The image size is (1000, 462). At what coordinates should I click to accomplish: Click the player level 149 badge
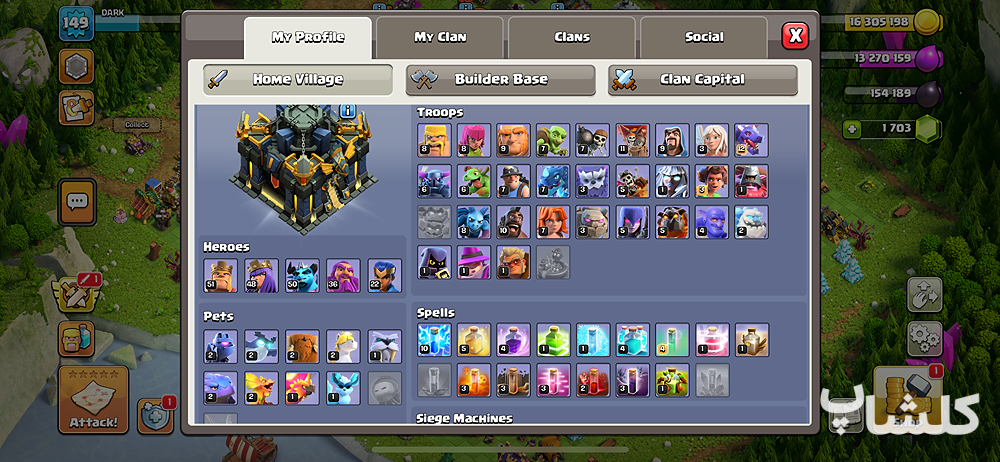pos(76,23)
